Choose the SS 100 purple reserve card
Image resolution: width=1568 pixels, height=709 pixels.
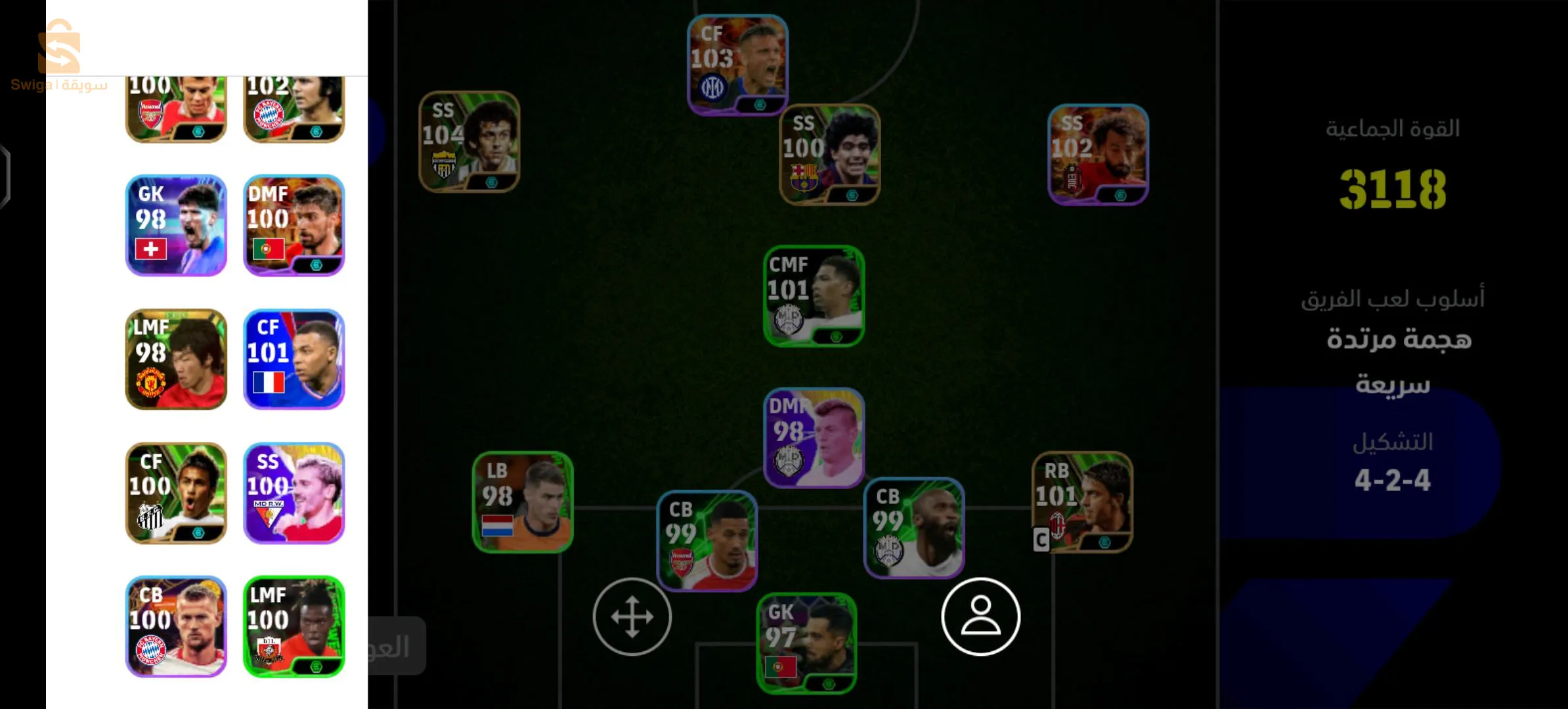294,493
